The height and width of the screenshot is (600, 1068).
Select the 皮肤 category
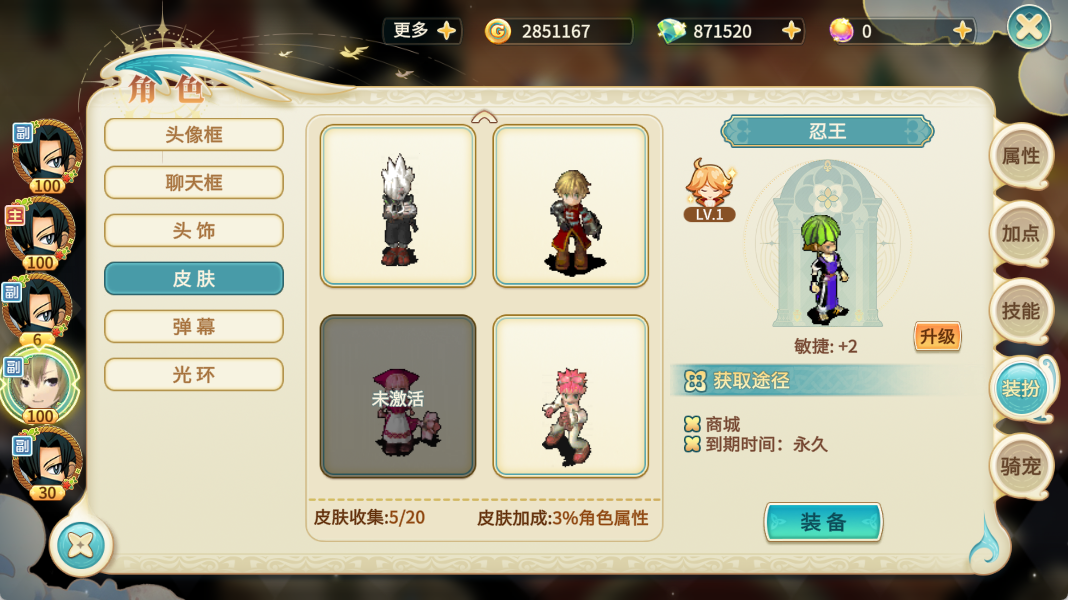[194, 279]
